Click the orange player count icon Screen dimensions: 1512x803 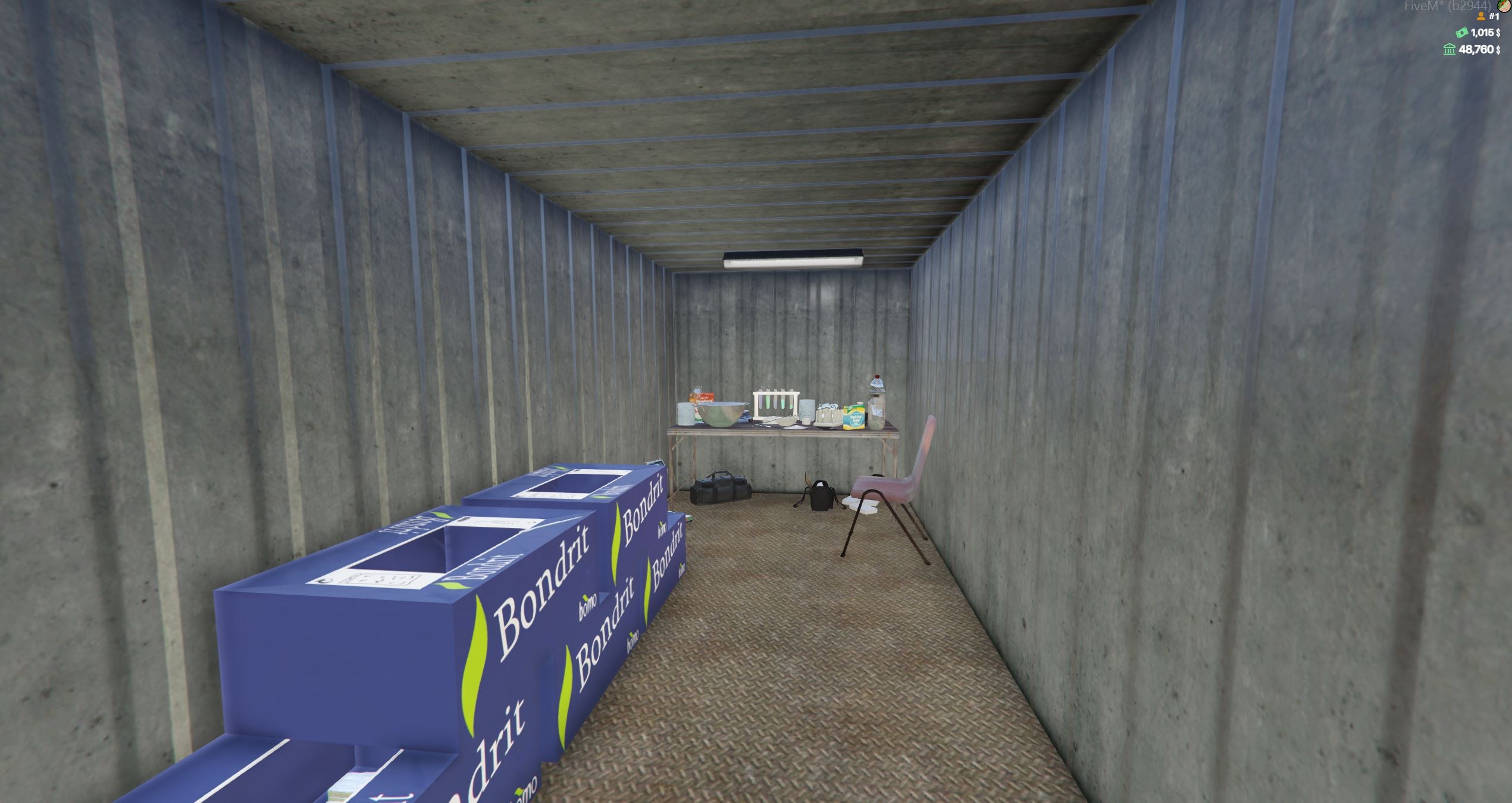pos(1481,17)
